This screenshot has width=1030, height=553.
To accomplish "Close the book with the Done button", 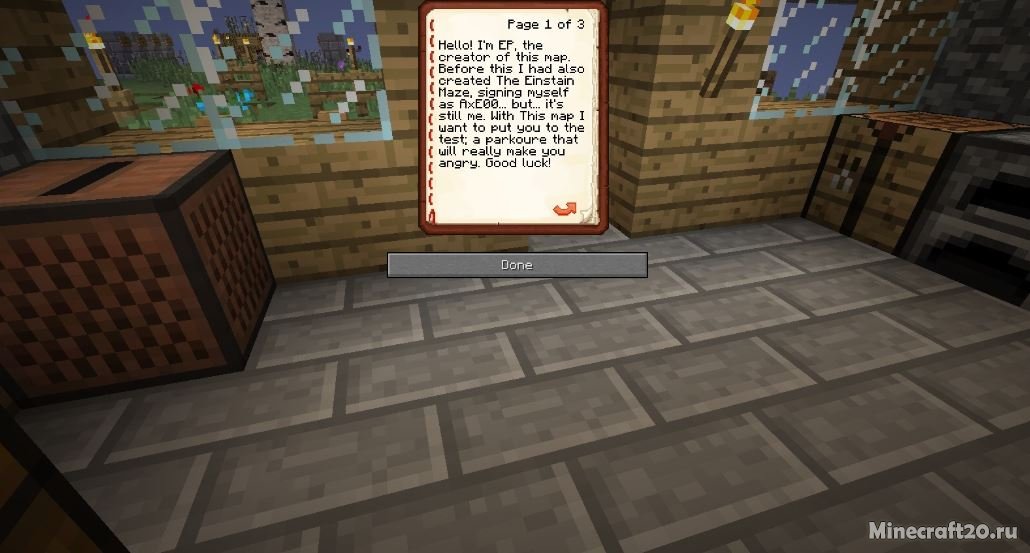I will click(x=516, y=265).
